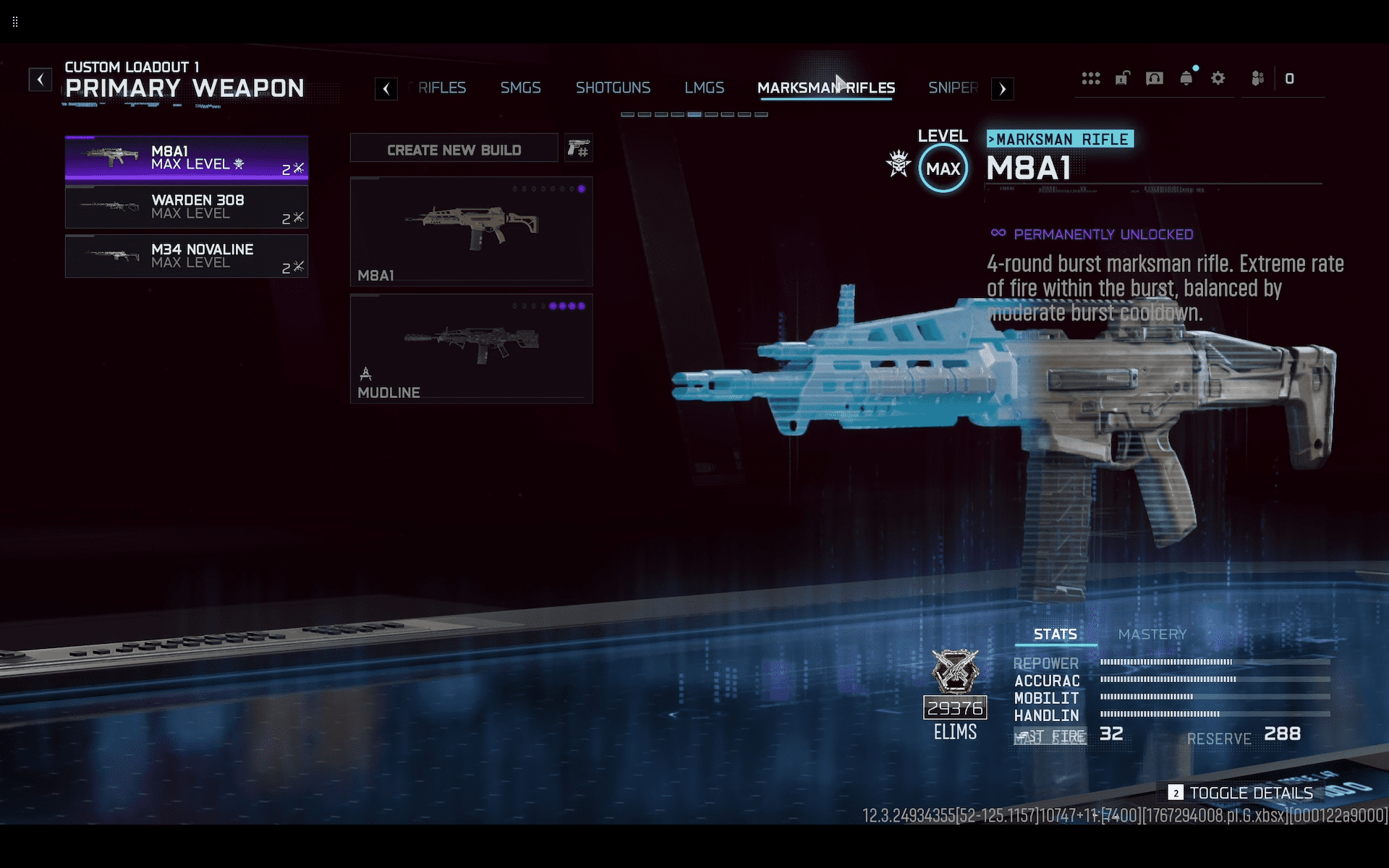Open notifications bell icon
Image resolution: width=1389 pixels, height=868 pixels.
click(x=1186, y=79)
